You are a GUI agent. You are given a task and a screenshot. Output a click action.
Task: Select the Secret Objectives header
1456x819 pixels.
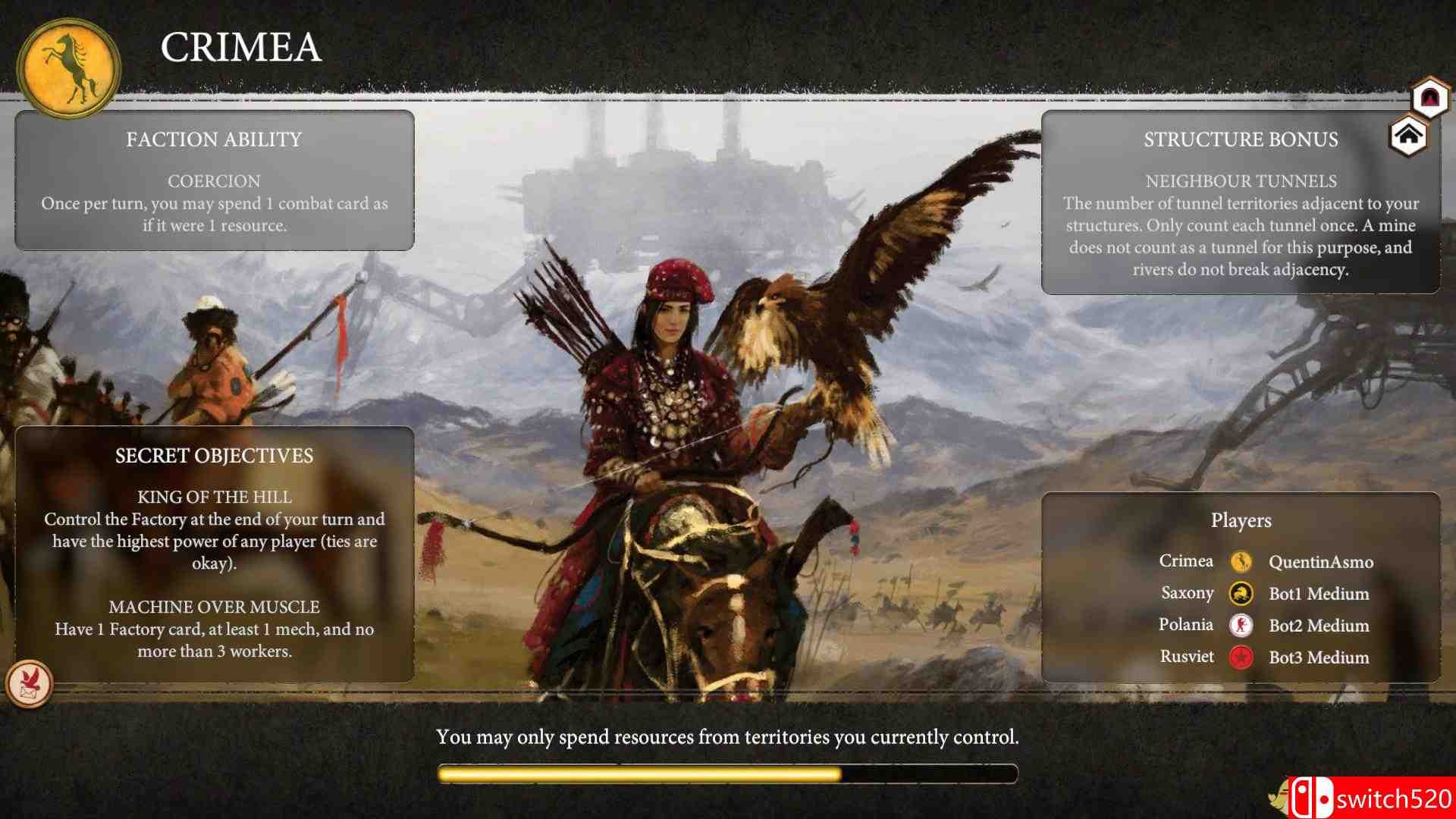(214, 456)
